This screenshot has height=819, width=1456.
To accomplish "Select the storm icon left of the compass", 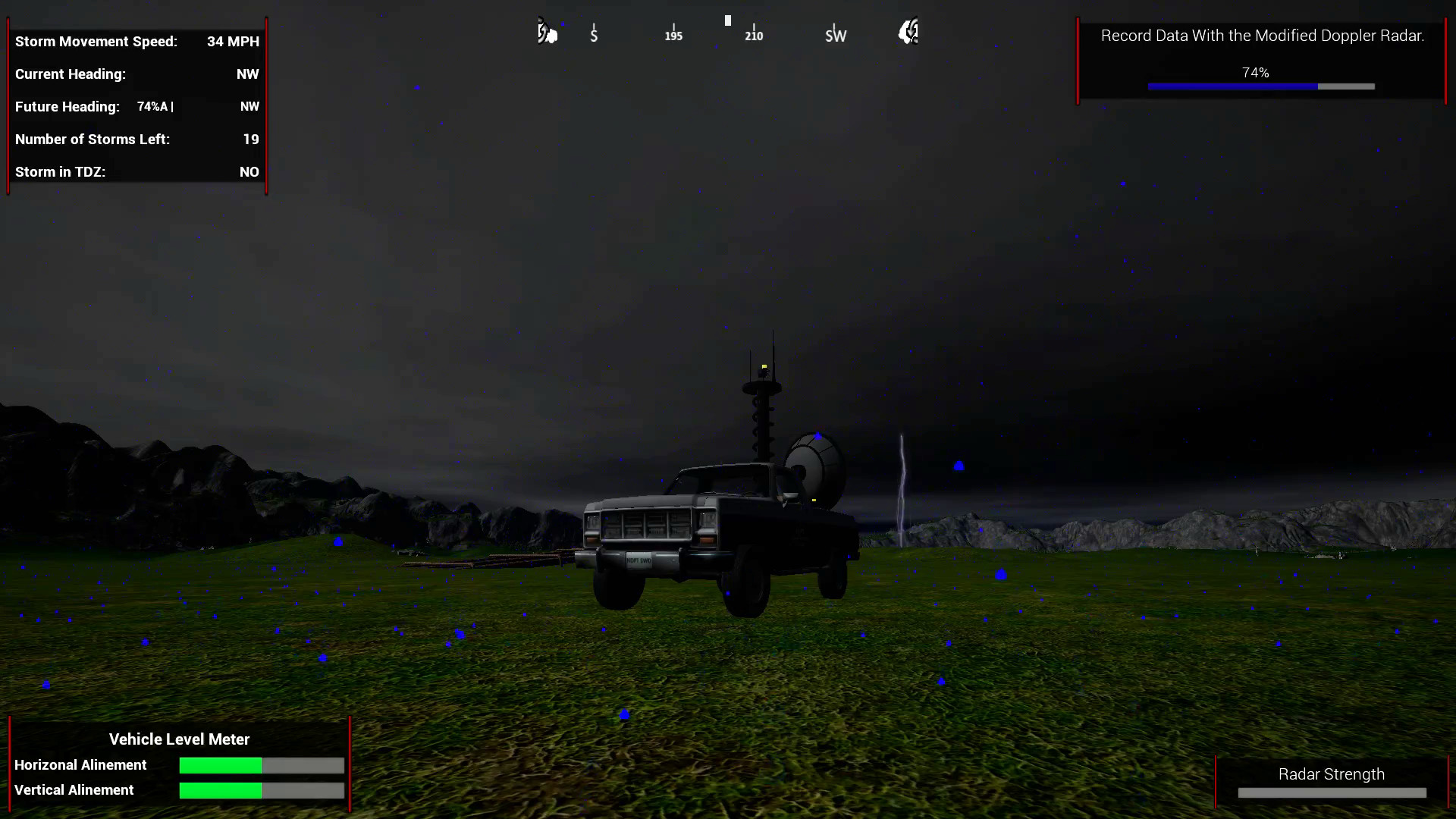I will 548,32.
